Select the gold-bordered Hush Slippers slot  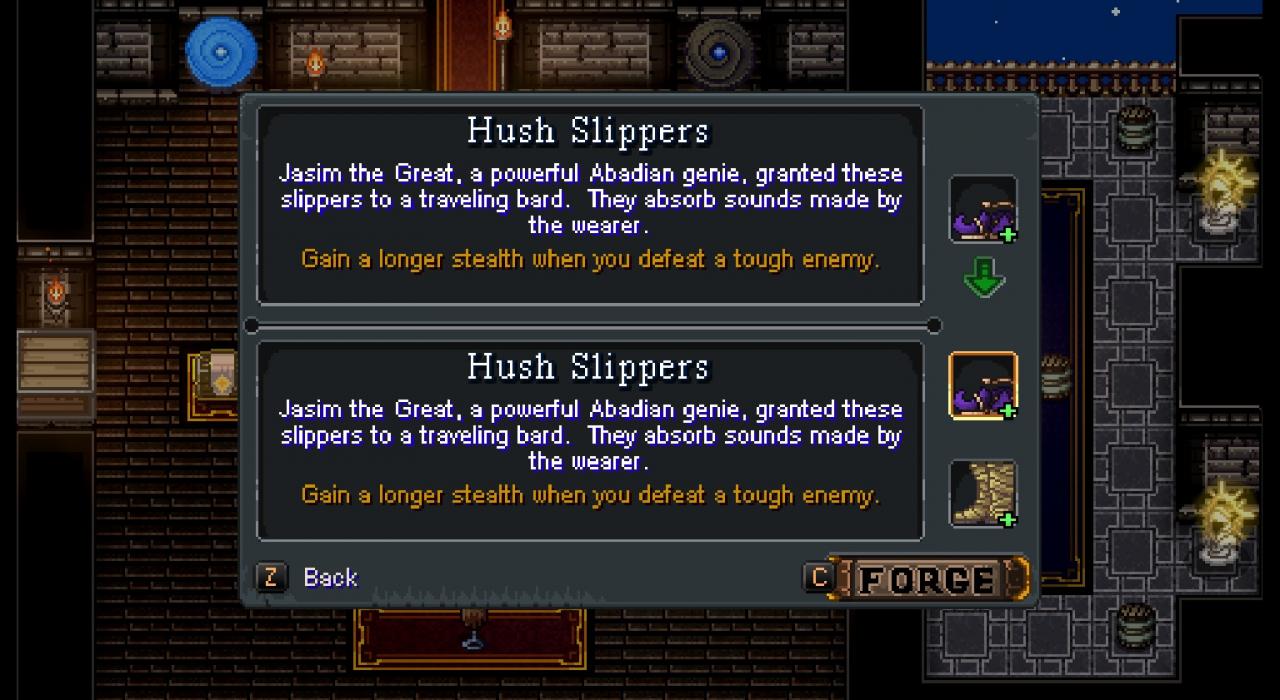pyautogui.click(x=983, y=386)
